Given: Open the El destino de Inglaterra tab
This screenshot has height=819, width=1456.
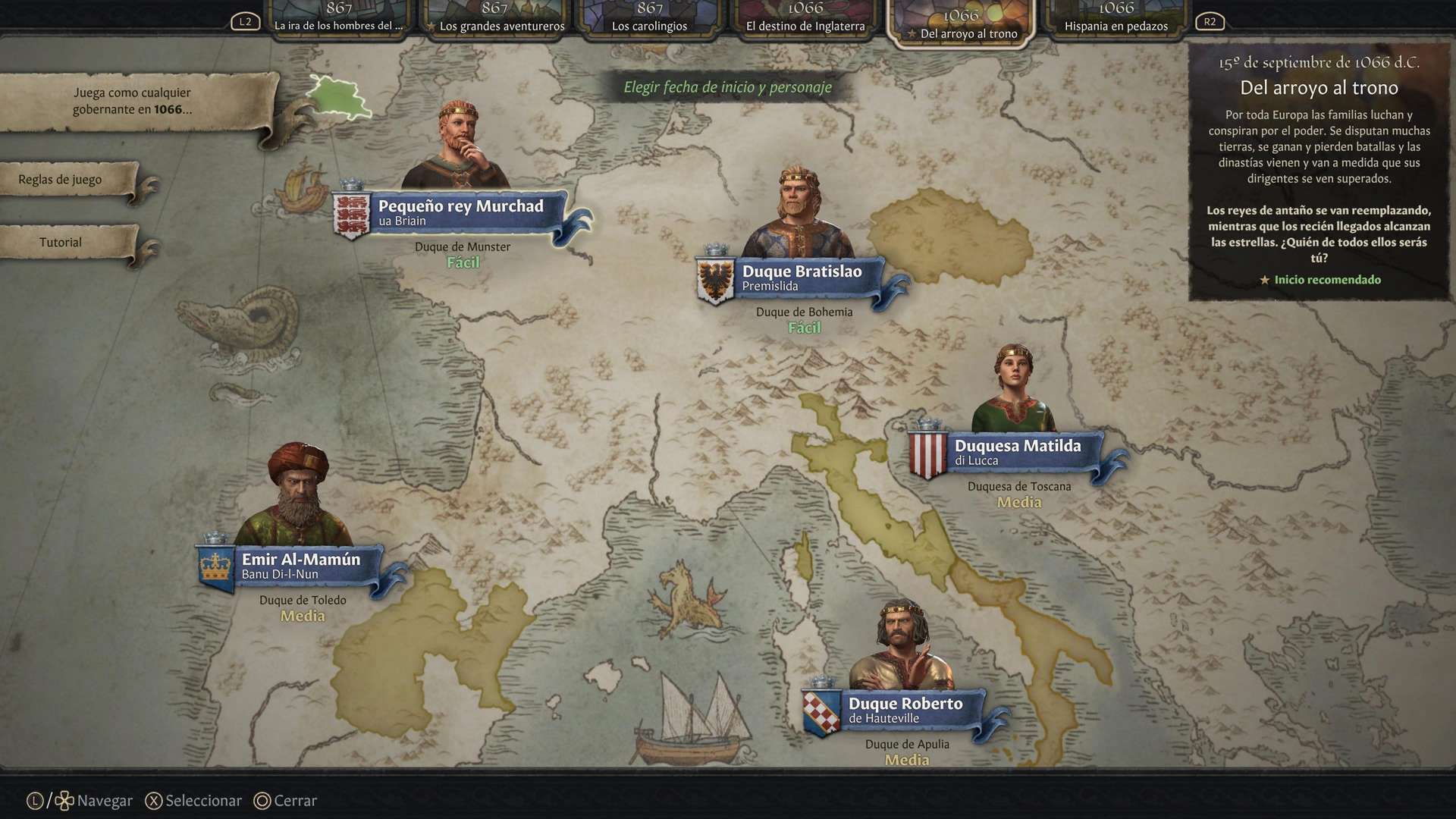Looking at the screenshot, I should point(805,17).
